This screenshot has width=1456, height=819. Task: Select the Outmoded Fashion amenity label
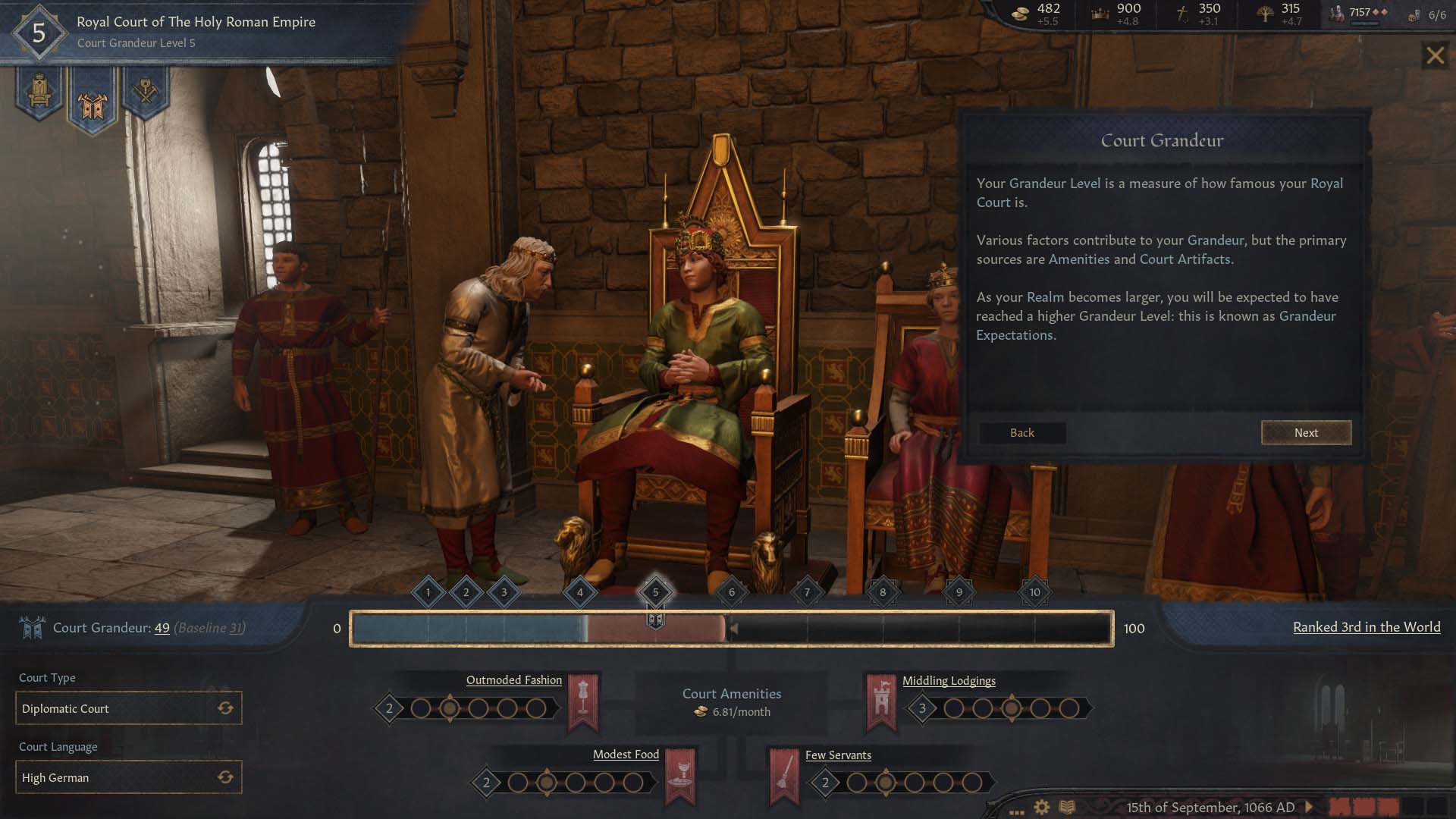[x=513, y=680]
